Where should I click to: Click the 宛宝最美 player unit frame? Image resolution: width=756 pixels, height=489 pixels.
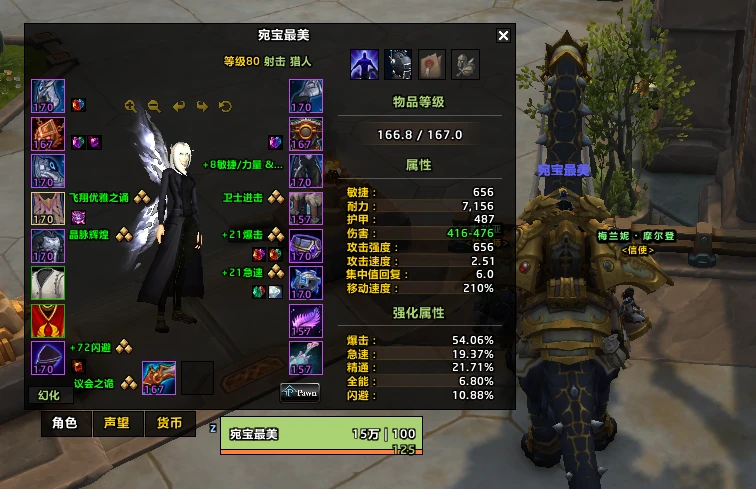coord(321,436)
